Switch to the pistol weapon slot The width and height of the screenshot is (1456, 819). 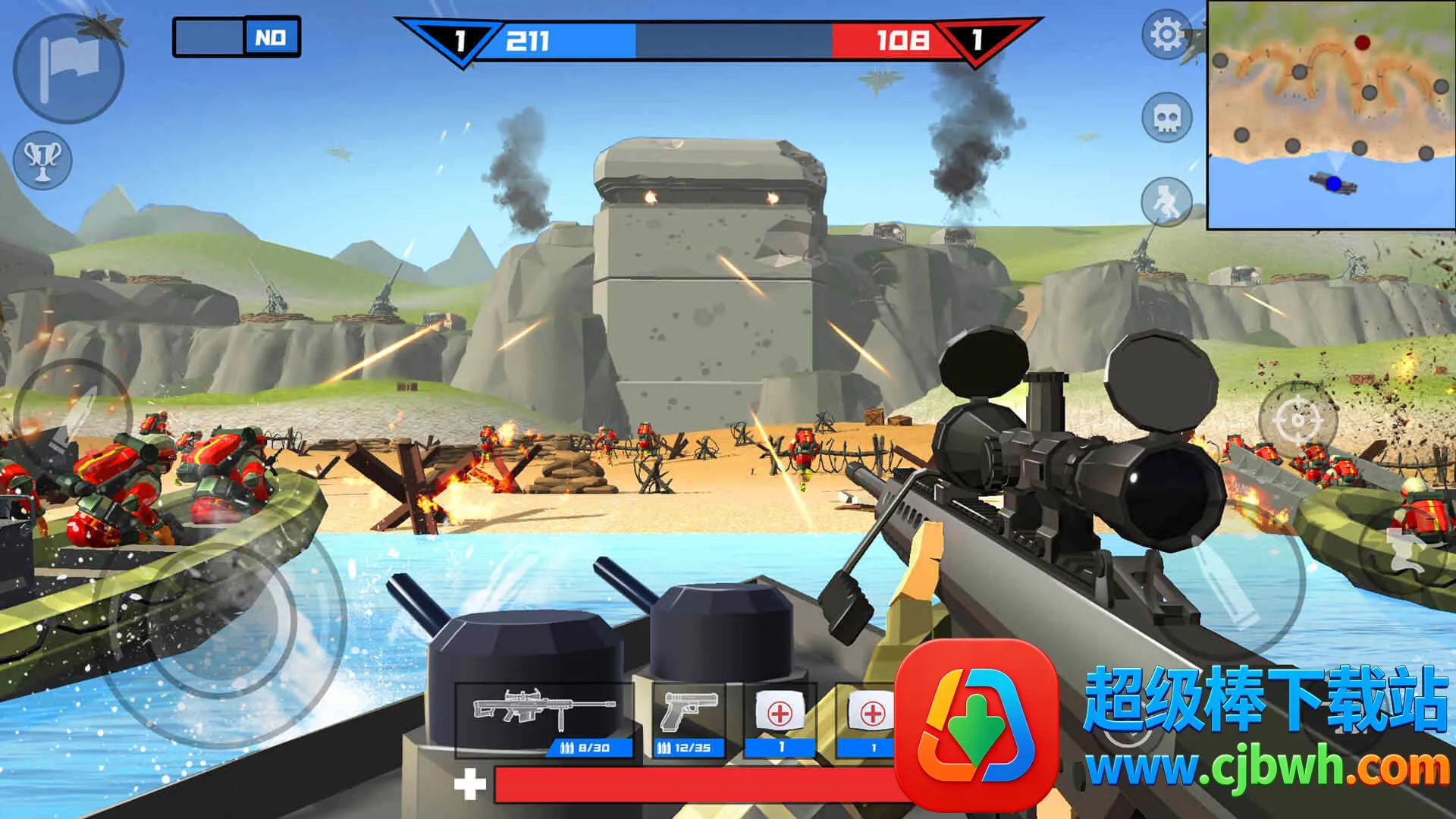tap(689, 718)
